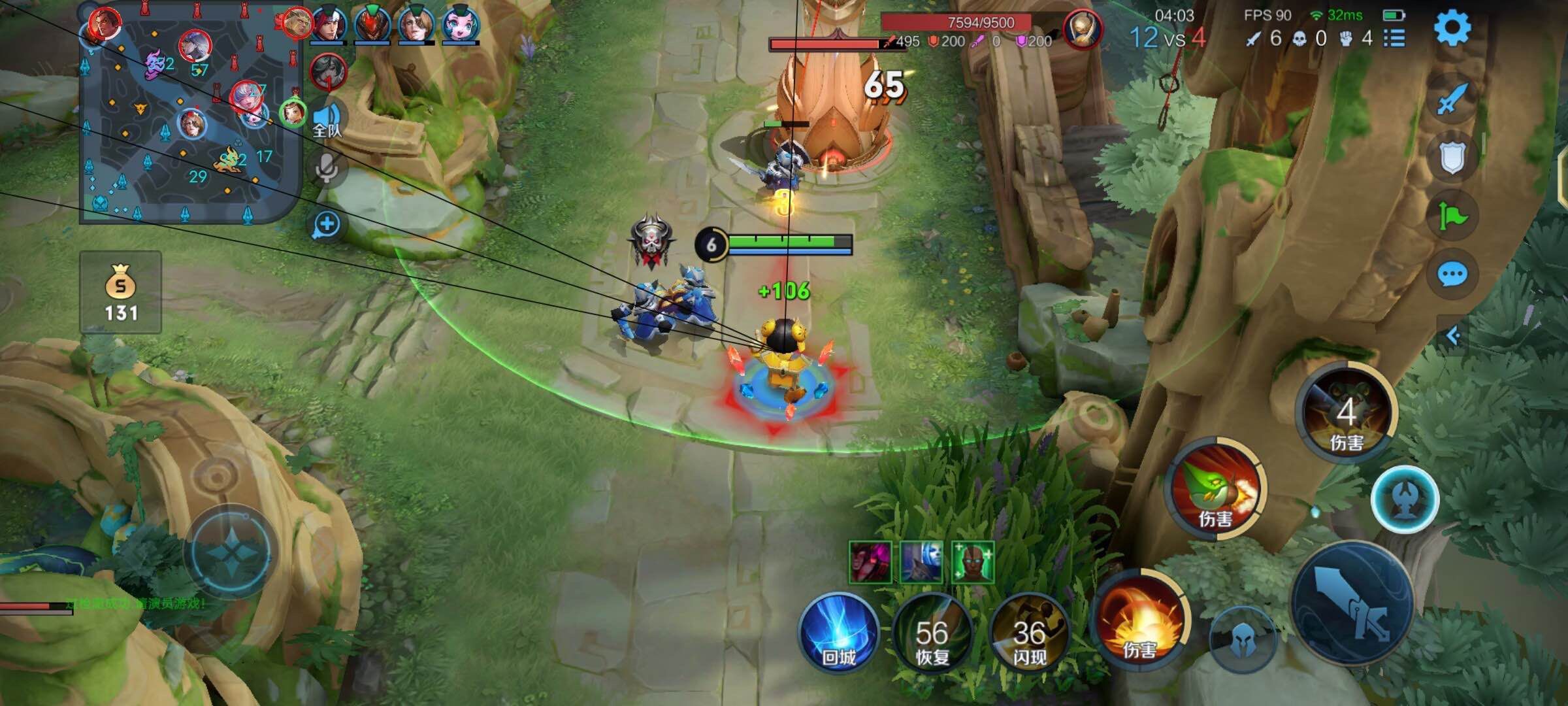The height and width of the screenshot is (706, 1568).
Task: Send the defend shield signal
Action: 1452,157
